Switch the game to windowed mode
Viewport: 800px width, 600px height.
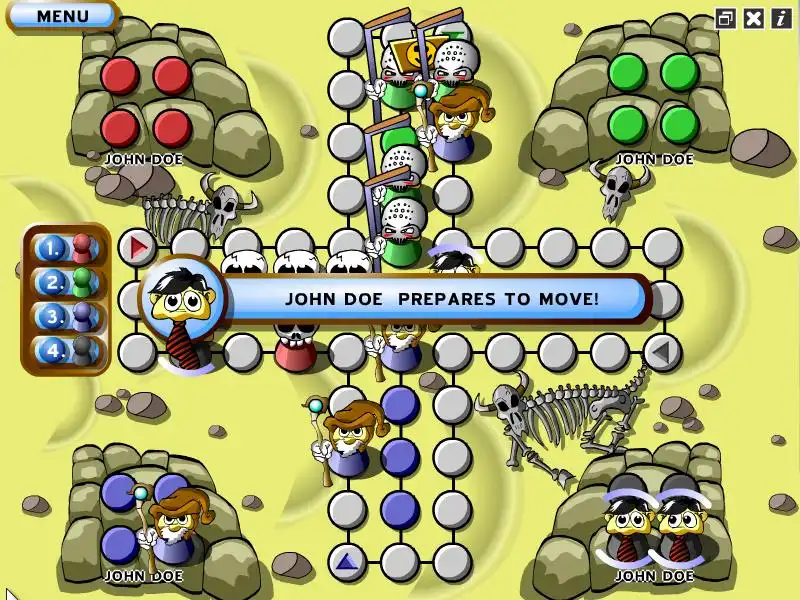[x=727, y=17]
